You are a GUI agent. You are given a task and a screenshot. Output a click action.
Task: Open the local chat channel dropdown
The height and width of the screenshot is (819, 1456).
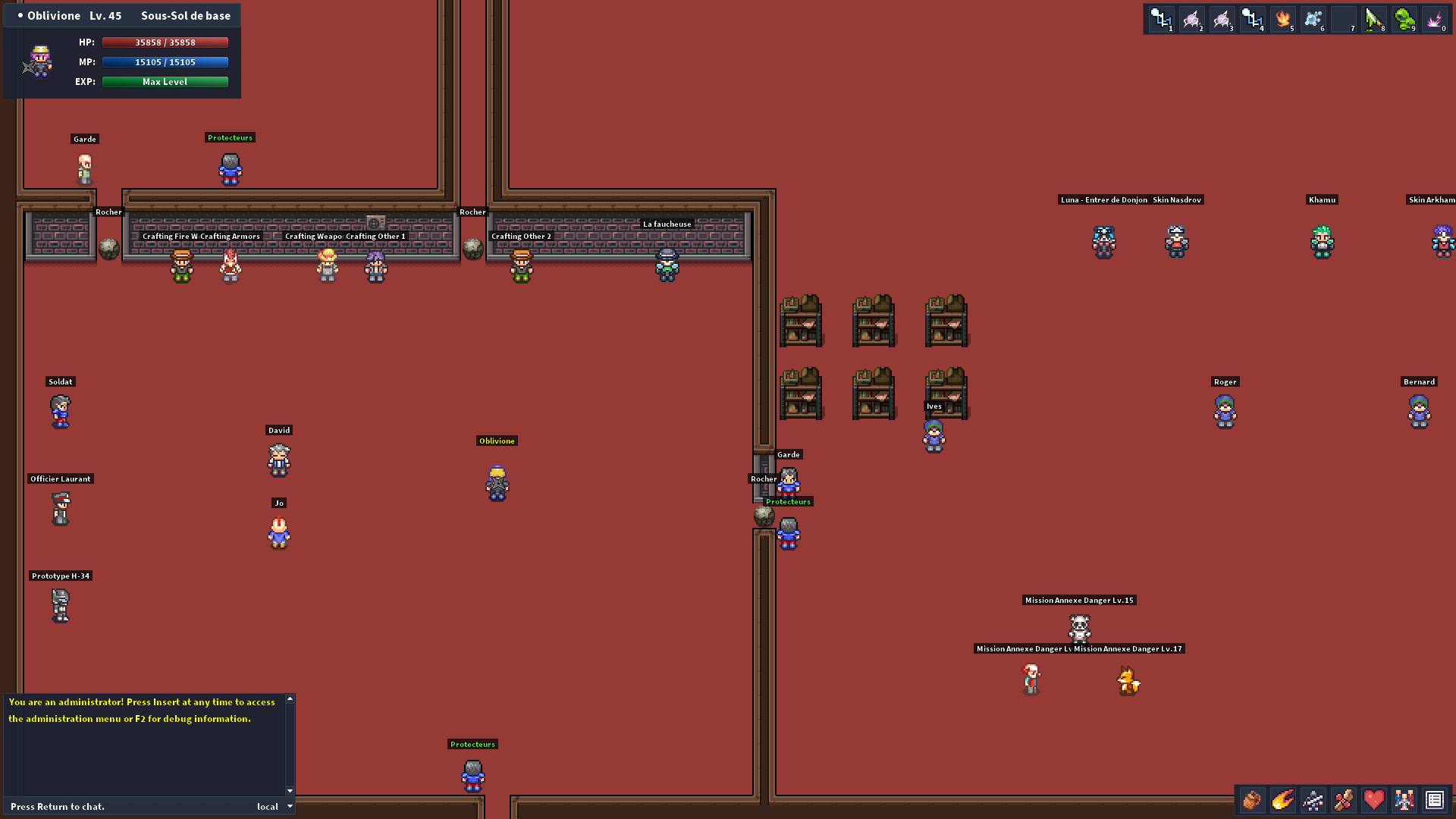pos(275,806)
